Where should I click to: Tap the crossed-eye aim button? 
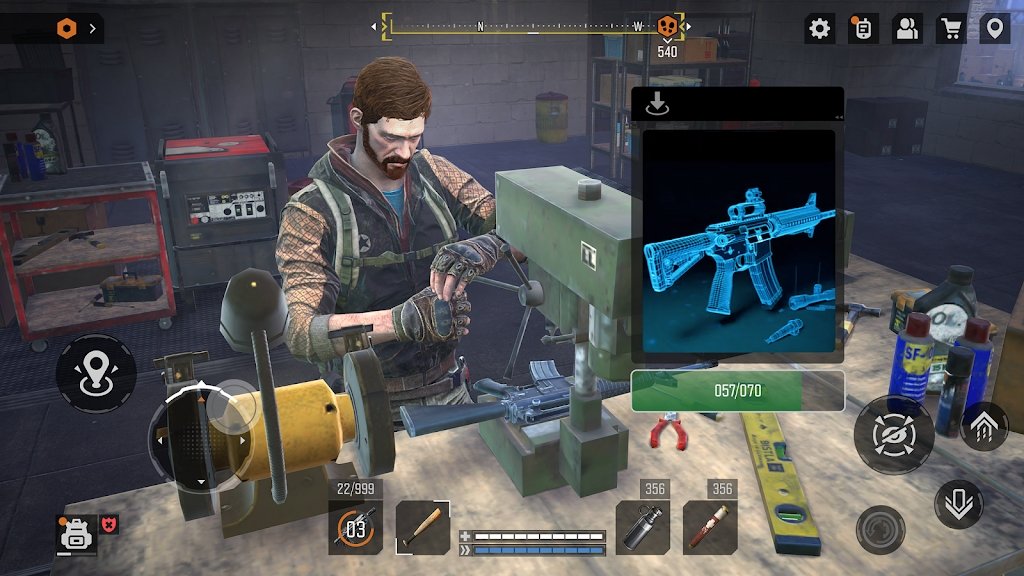click(893, 433)
